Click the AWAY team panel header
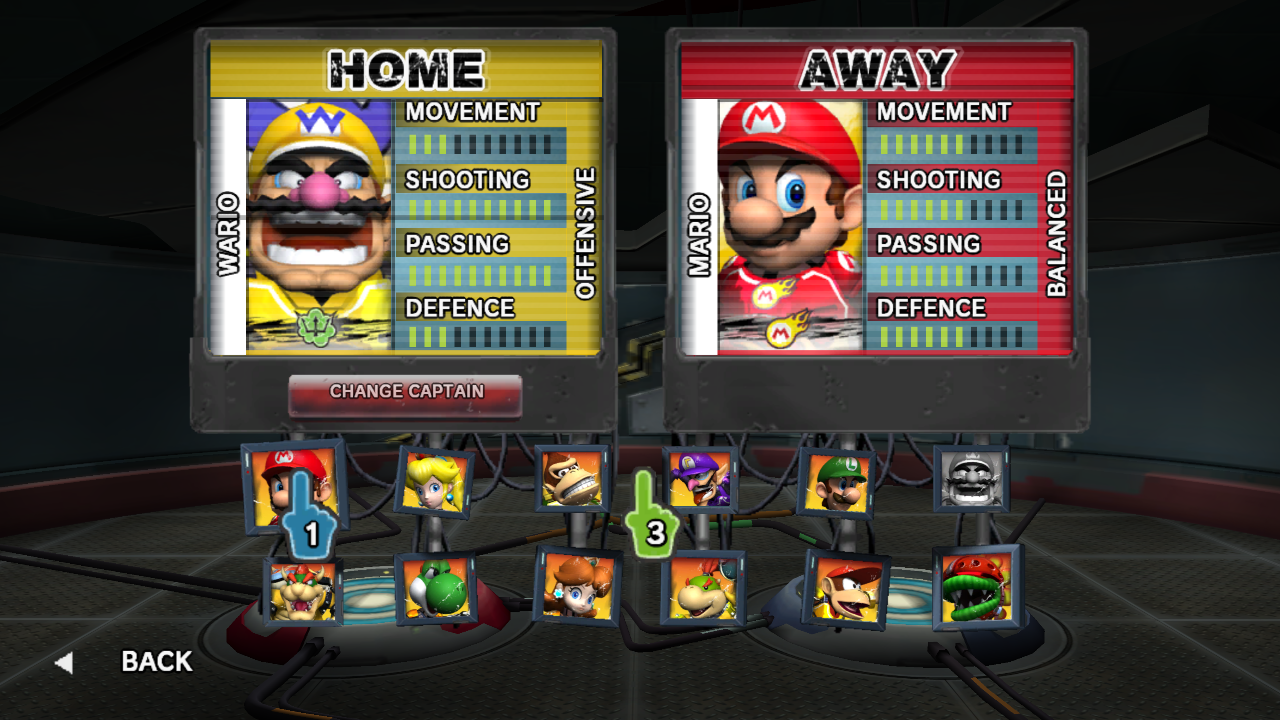The height and width of the screenshot is (720, 1280). pyautogui.click(x=878, y=67)
